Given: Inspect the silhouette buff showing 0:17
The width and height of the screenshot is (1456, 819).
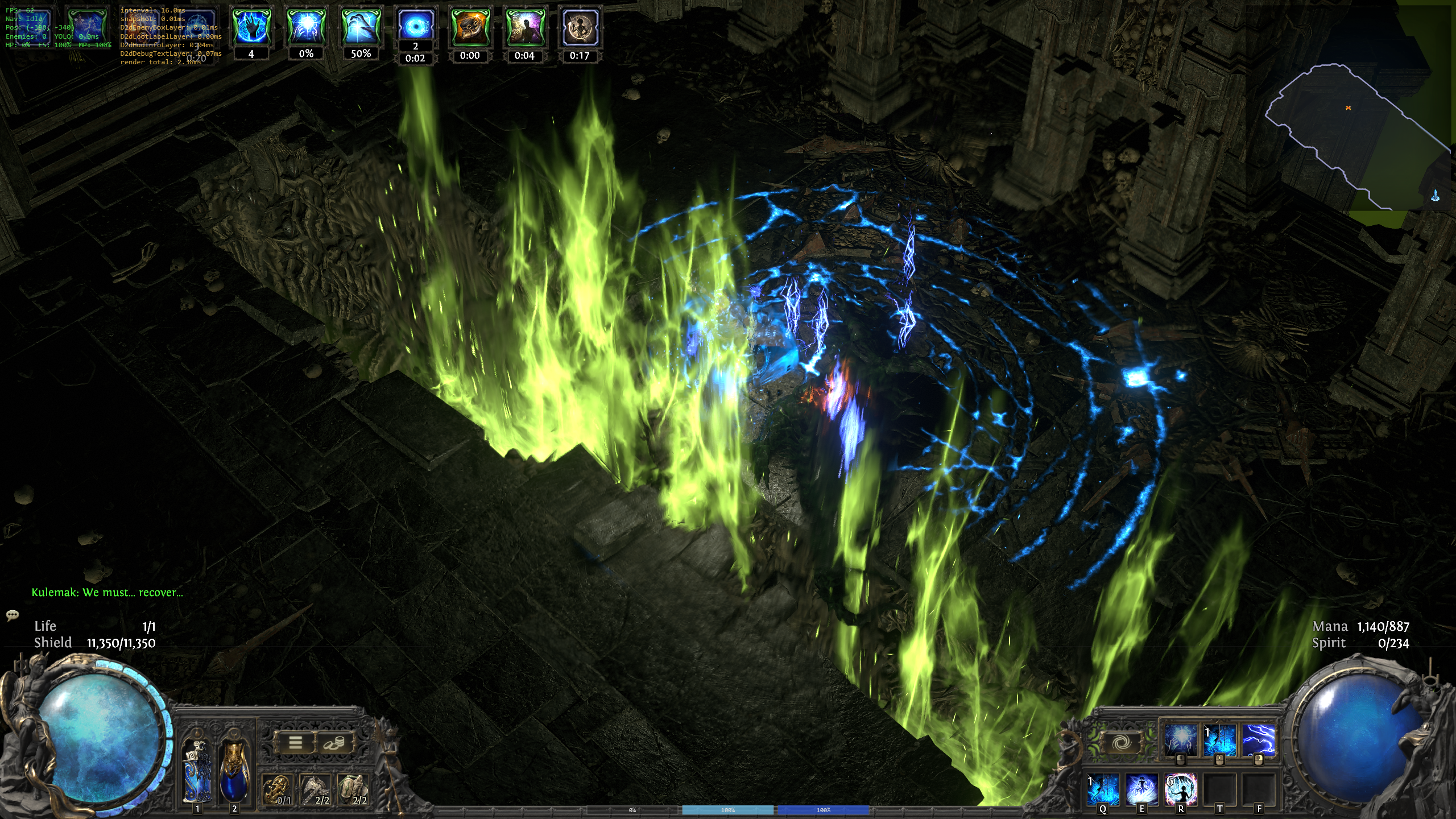Looking at the screenshot, I should pos(580,27).
